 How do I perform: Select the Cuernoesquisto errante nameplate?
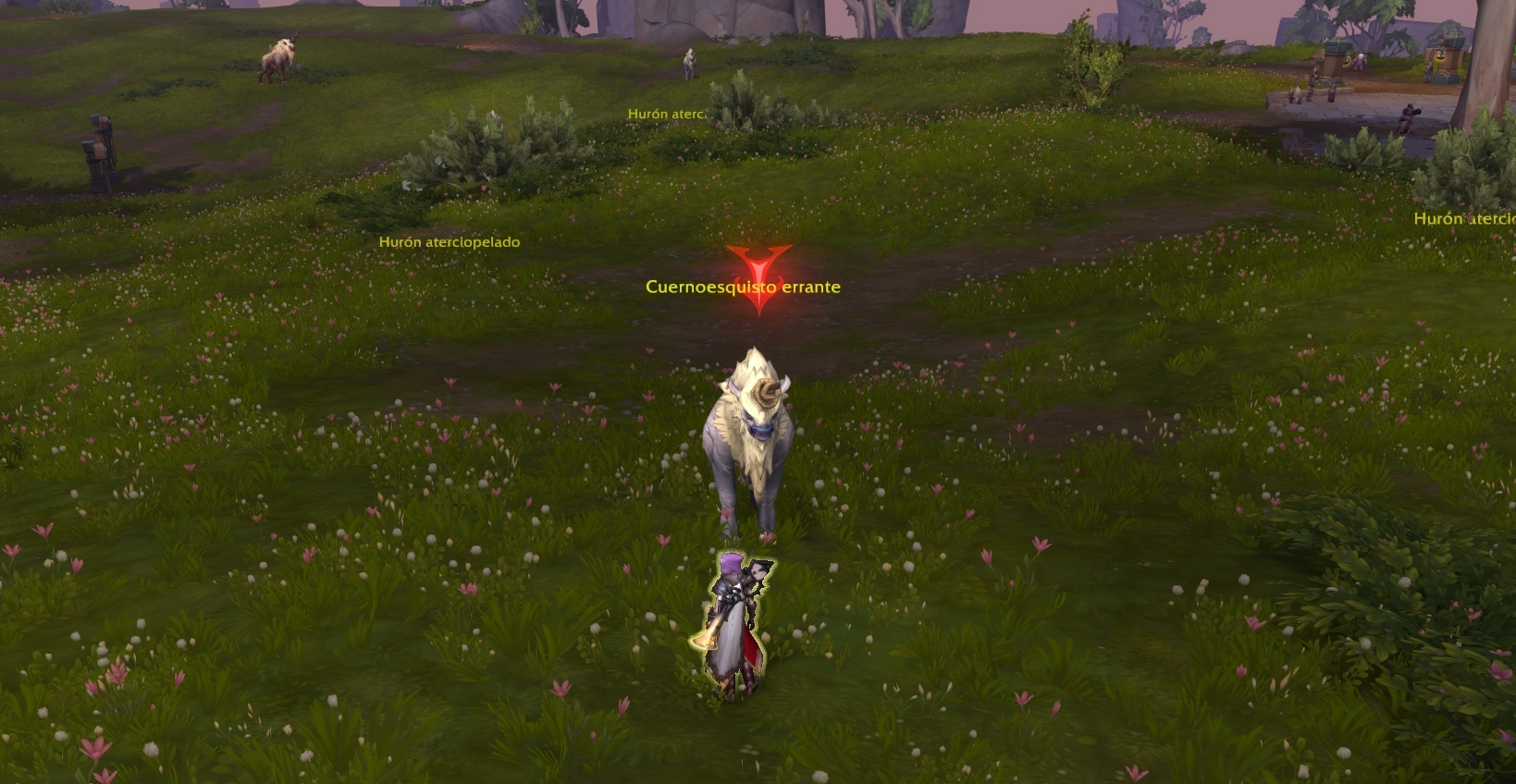tap(743, 287)
